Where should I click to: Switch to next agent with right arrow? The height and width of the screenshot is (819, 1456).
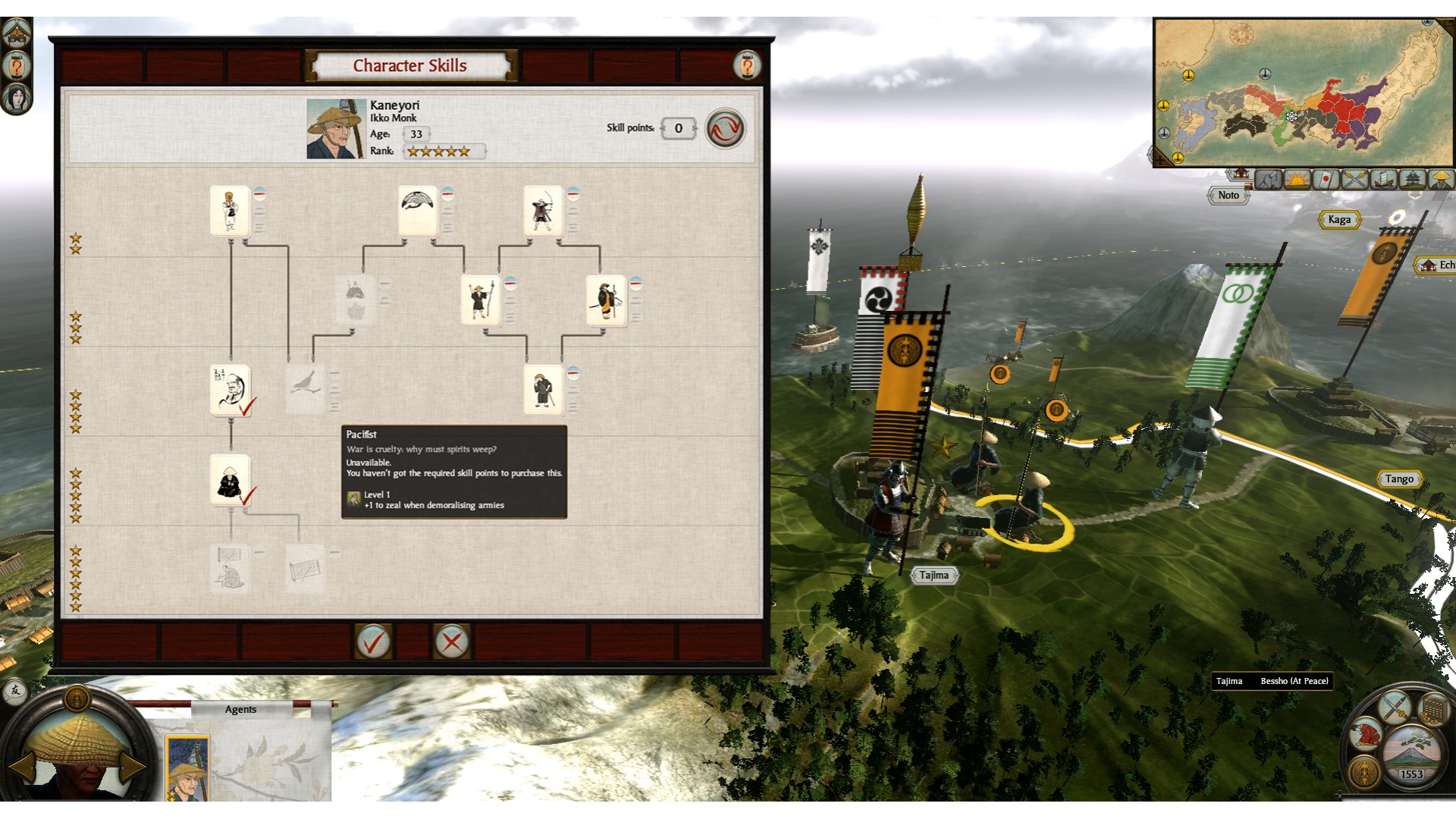[133, 766]
